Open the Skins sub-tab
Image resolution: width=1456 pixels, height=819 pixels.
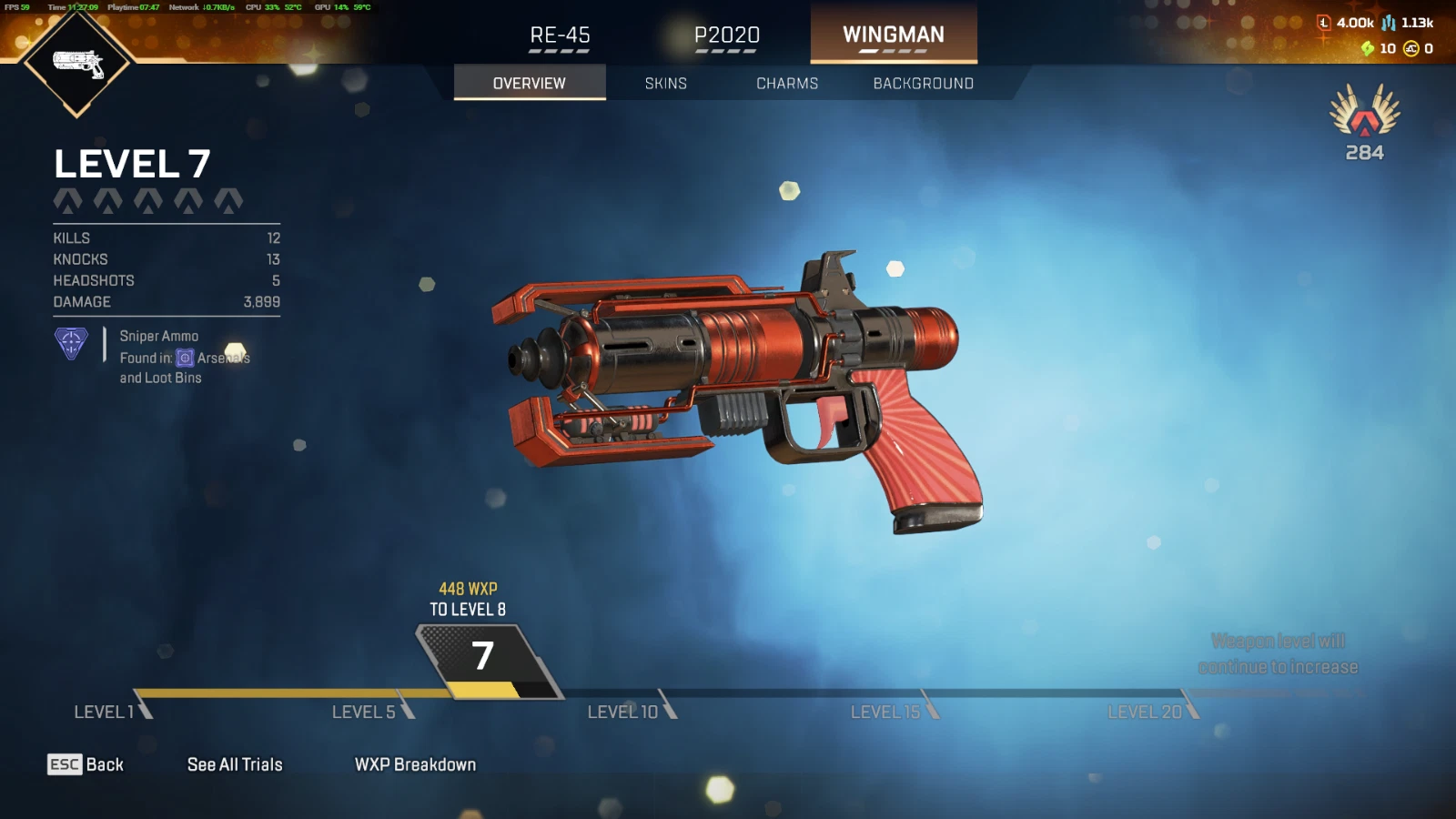665,83
